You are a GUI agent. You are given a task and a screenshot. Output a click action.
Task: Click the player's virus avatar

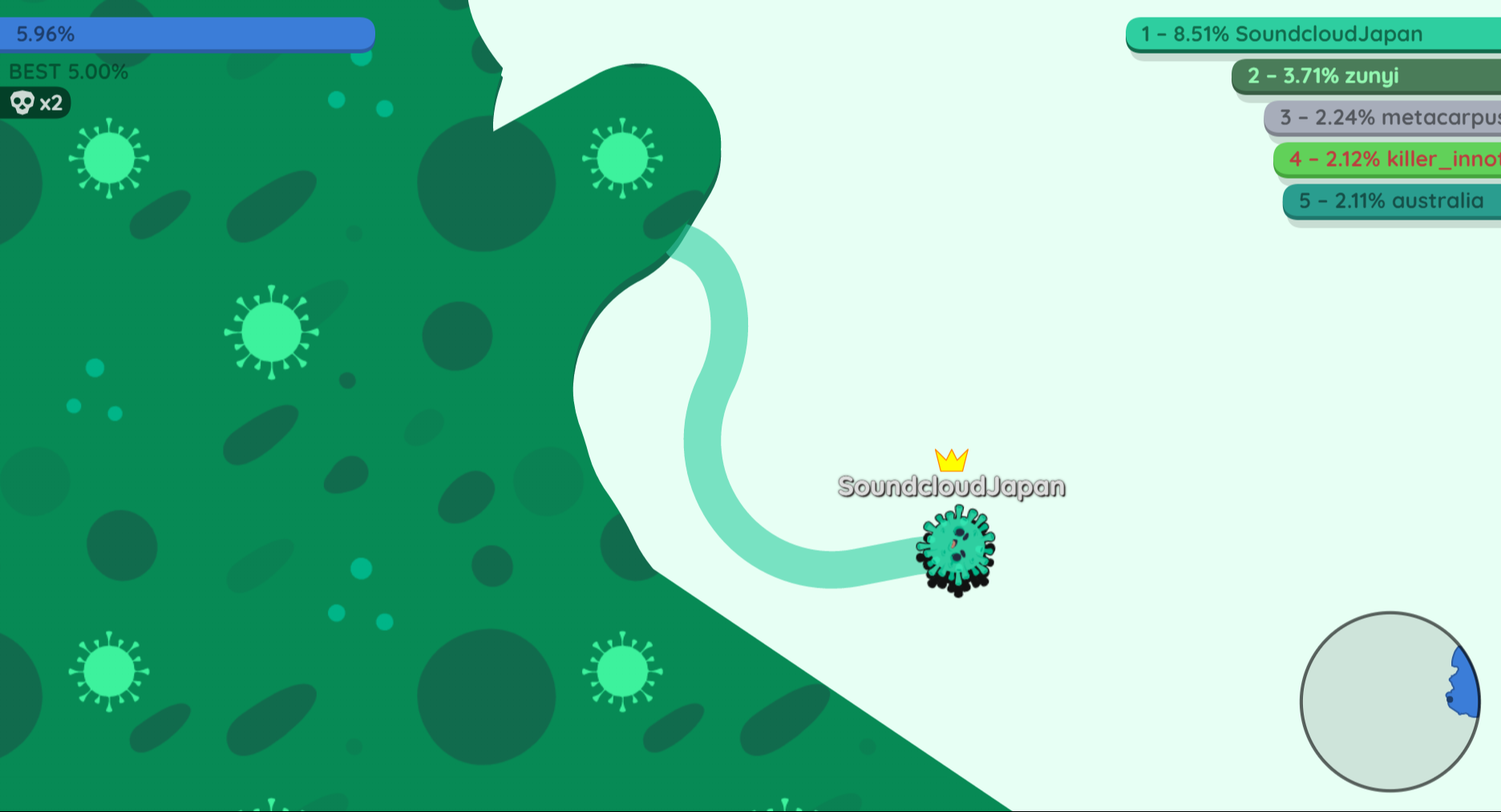954,549
